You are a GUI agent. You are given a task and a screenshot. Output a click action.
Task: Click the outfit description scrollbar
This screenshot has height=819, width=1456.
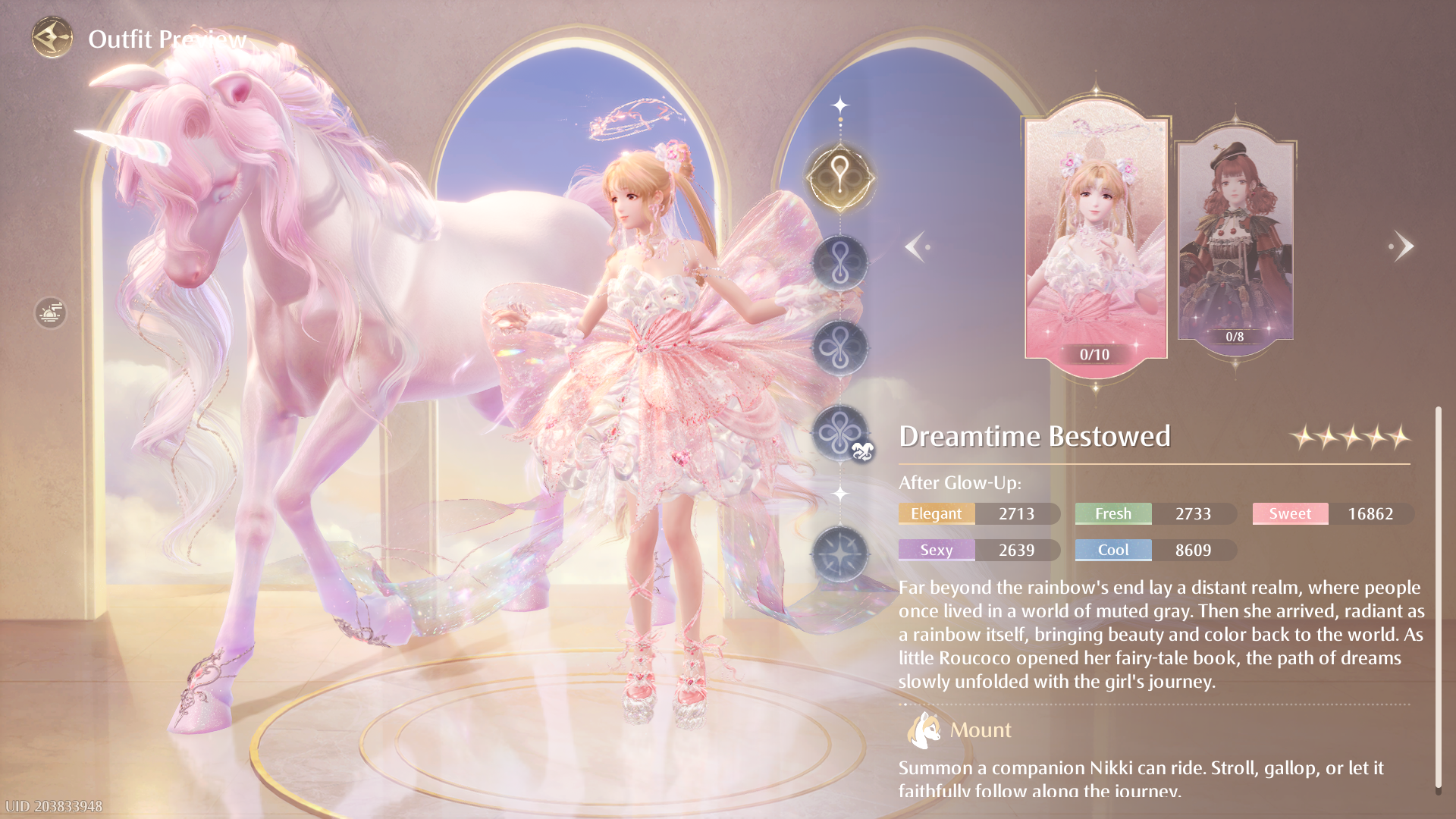tap(1438, 599)
